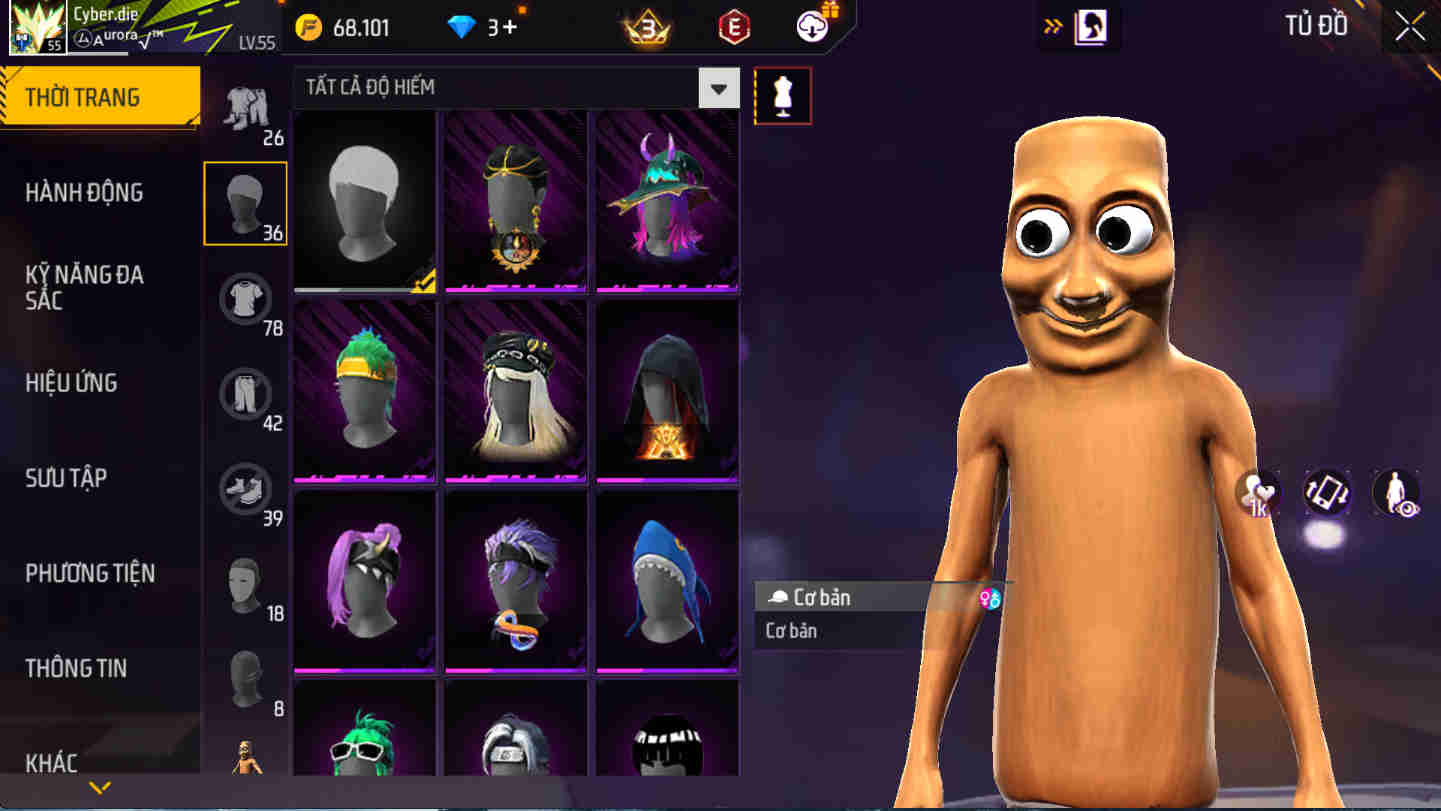
Task: Open the TẤT CẢ ĐỘ HIẾM rarity dropdown
Action: [718, 88]
